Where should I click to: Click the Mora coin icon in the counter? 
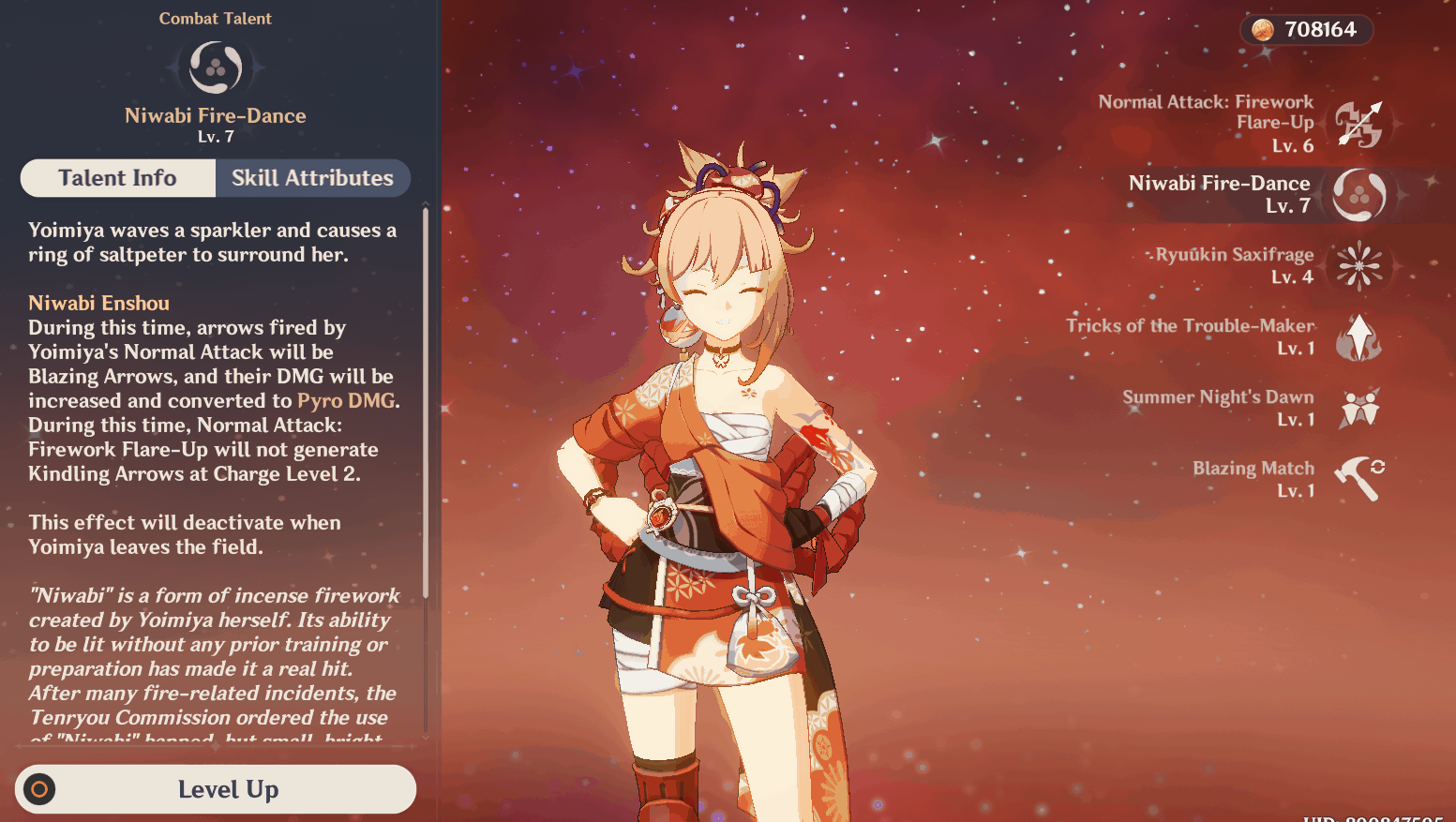click(1265, 29)
